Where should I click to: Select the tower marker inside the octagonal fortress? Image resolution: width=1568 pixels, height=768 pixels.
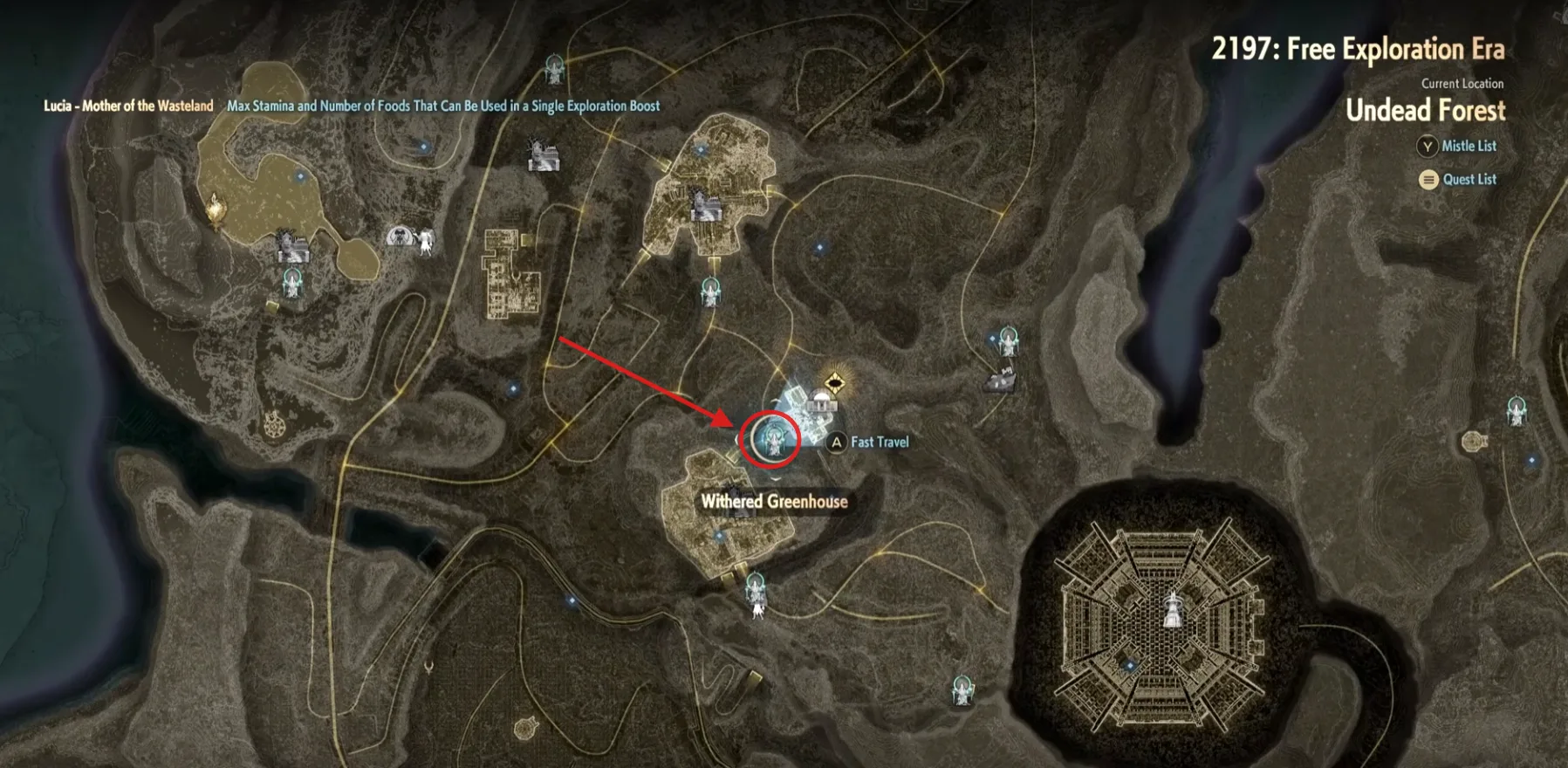1174,608
